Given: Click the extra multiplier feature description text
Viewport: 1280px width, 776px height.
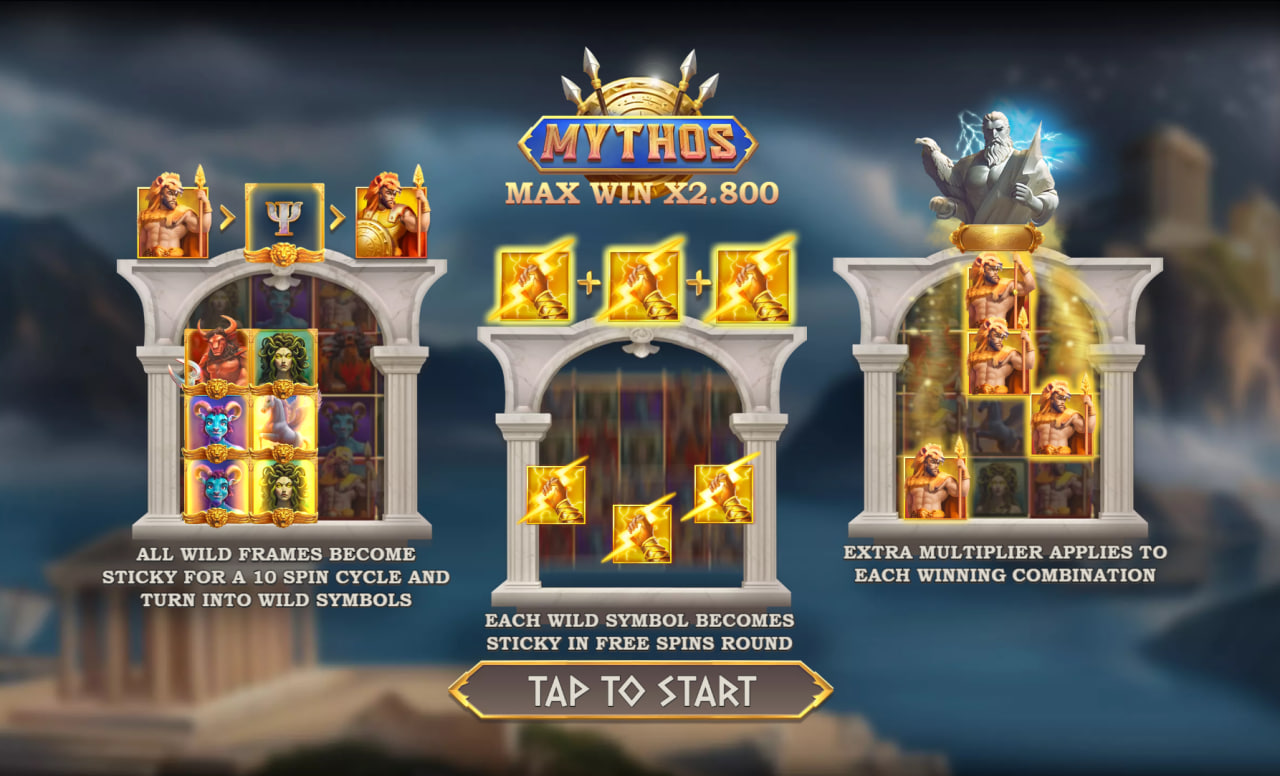Looking at the screenshot, I should click(x=1007, y=565).
